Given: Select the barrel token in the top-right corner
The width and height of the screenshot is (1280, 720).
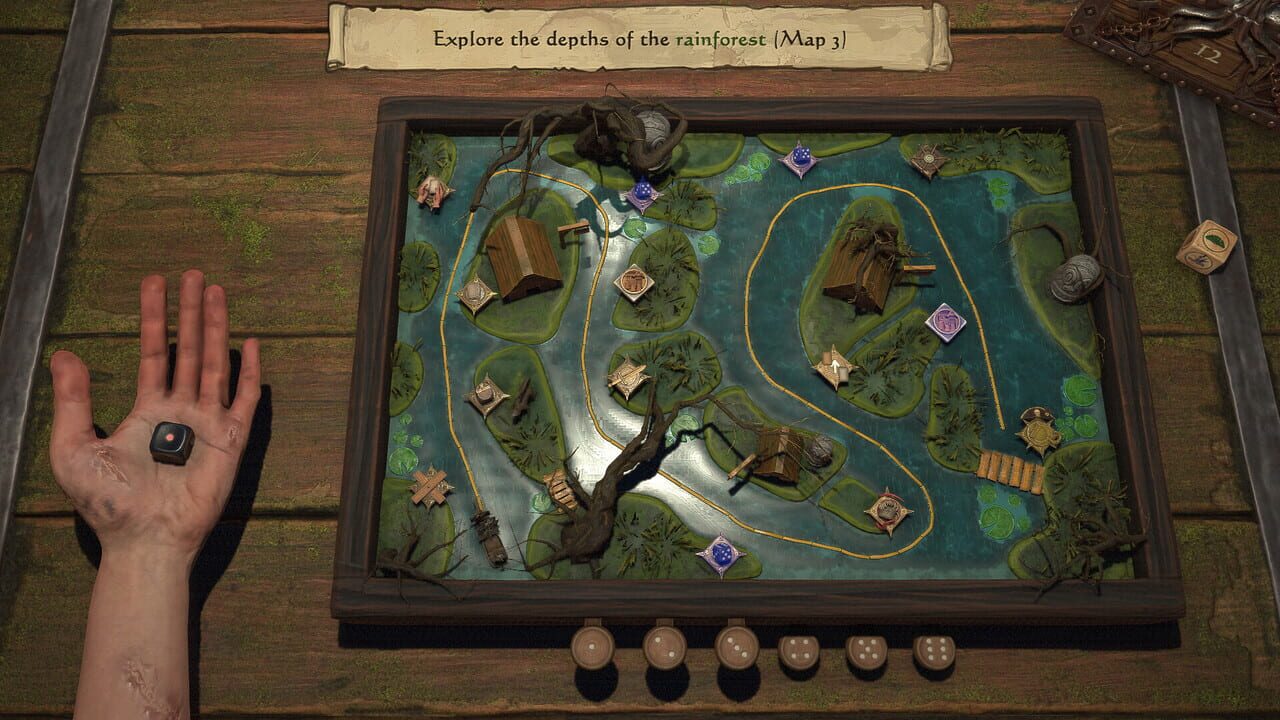Looking at the screenshot, I should [927, 156].
